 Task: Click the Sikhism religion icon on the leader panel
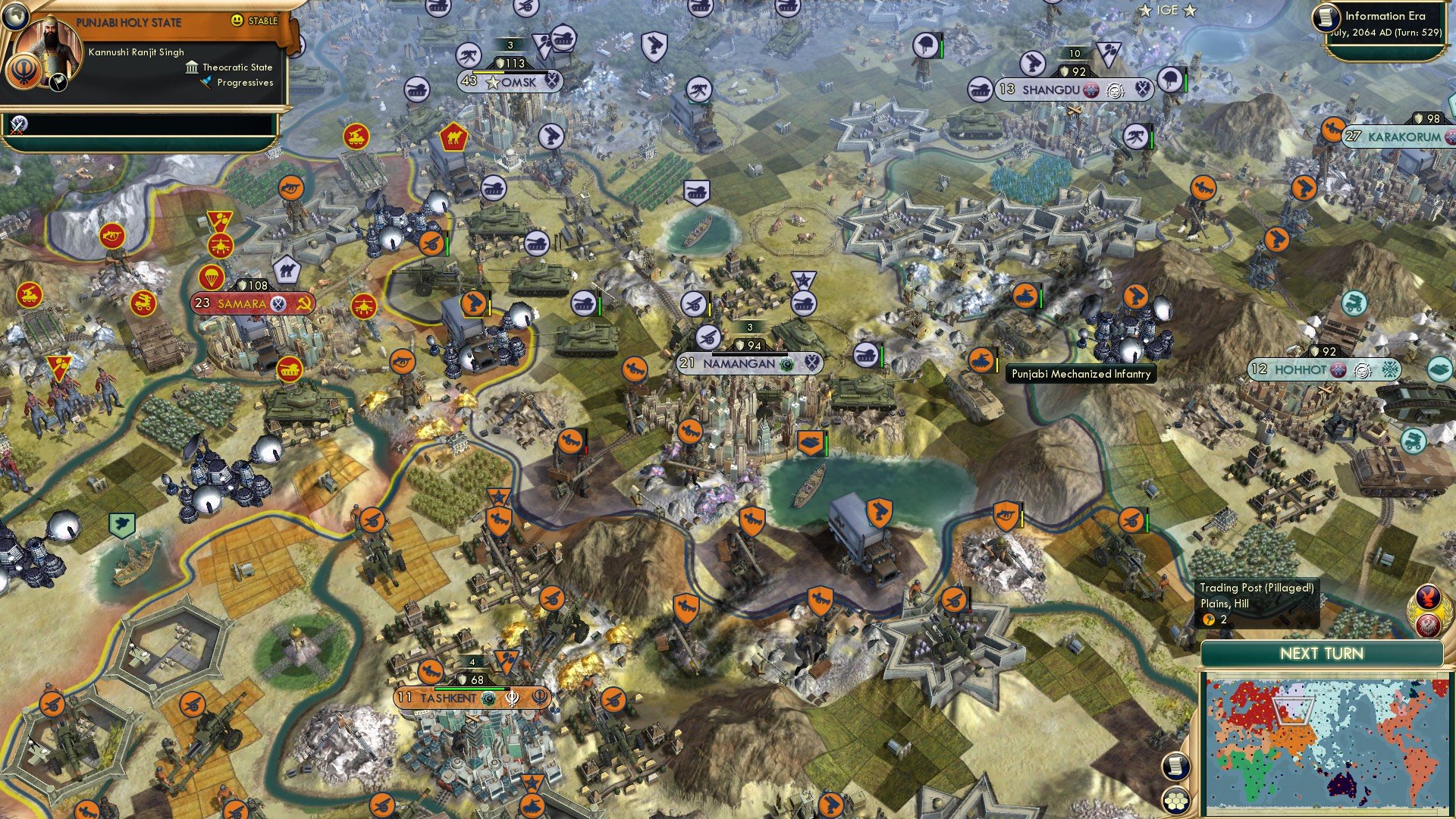[x=24, y=72]
